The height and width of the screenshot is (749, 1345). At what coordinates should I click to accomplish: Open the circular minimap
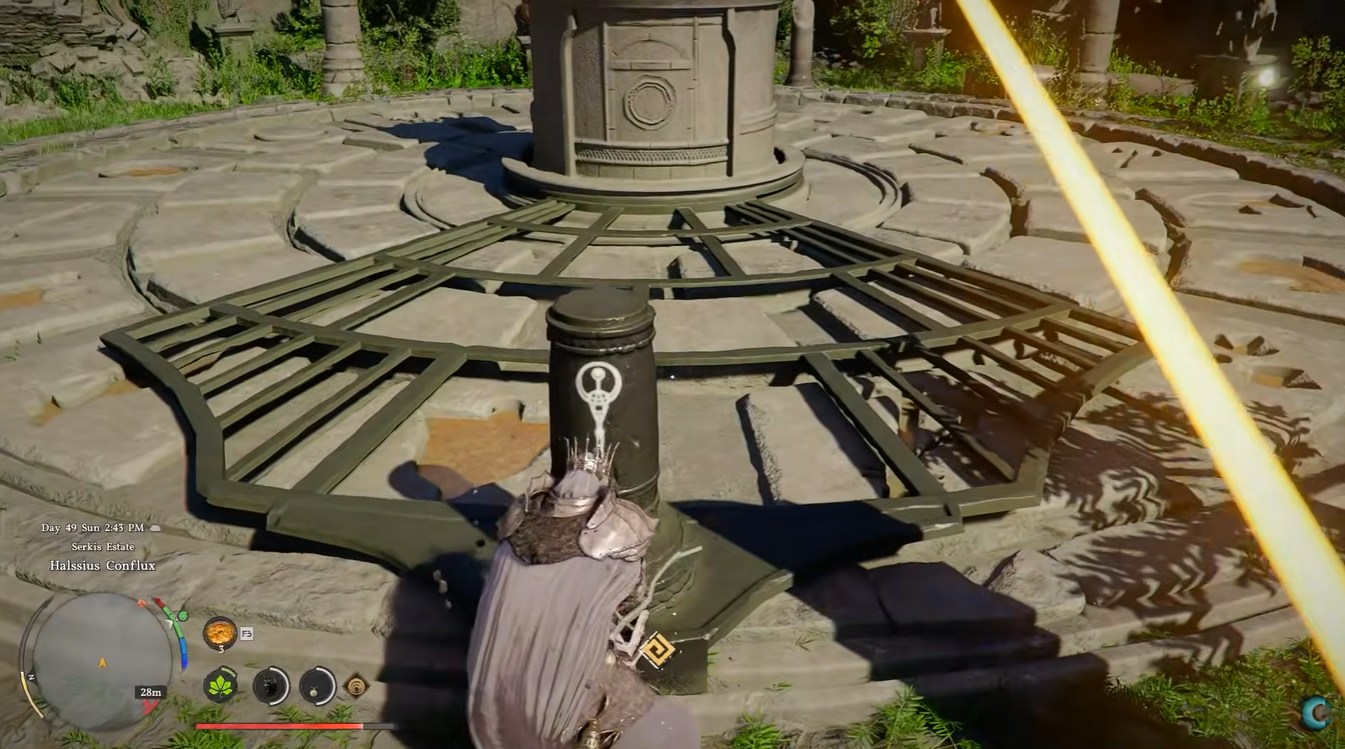[x=102, y=660]
